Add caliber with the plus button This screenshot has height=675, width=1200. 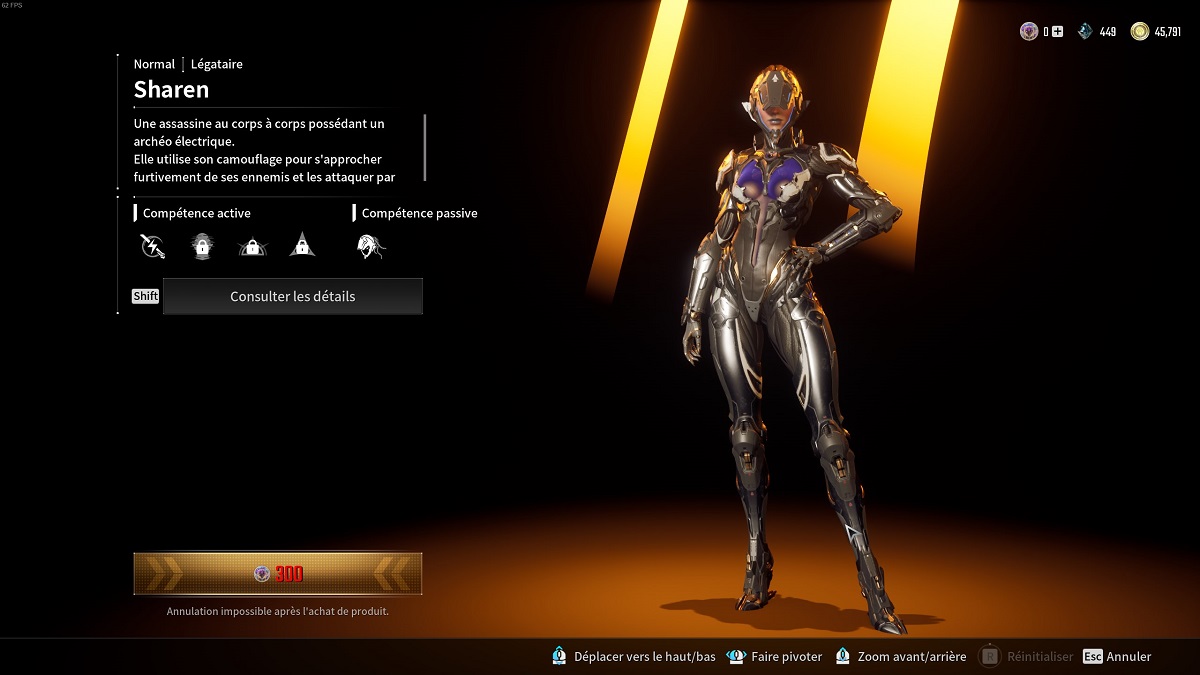pyautogui.click(x=1057, y=32)
